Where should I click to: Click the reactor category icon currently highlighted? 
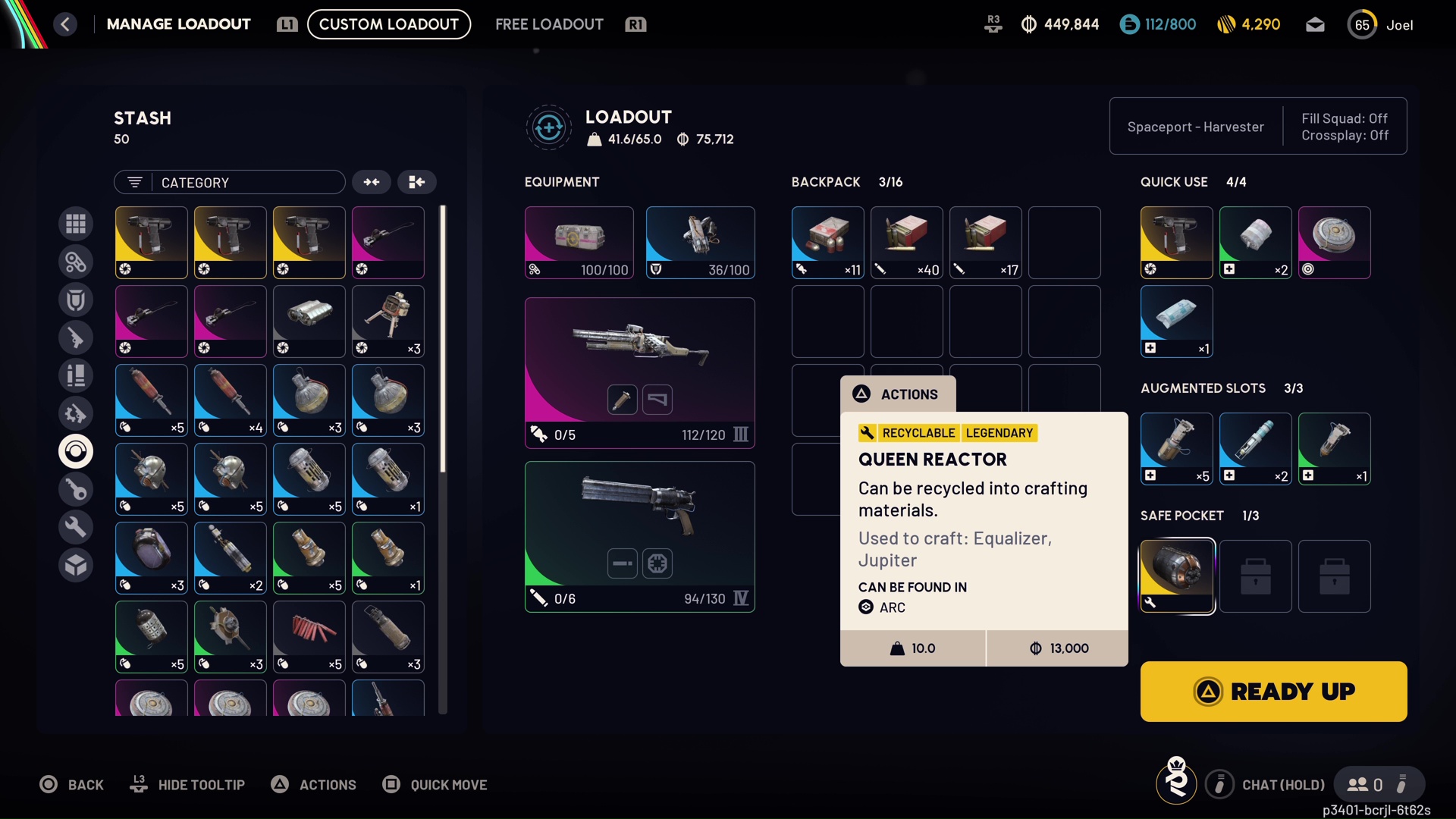tap(76, 451)
